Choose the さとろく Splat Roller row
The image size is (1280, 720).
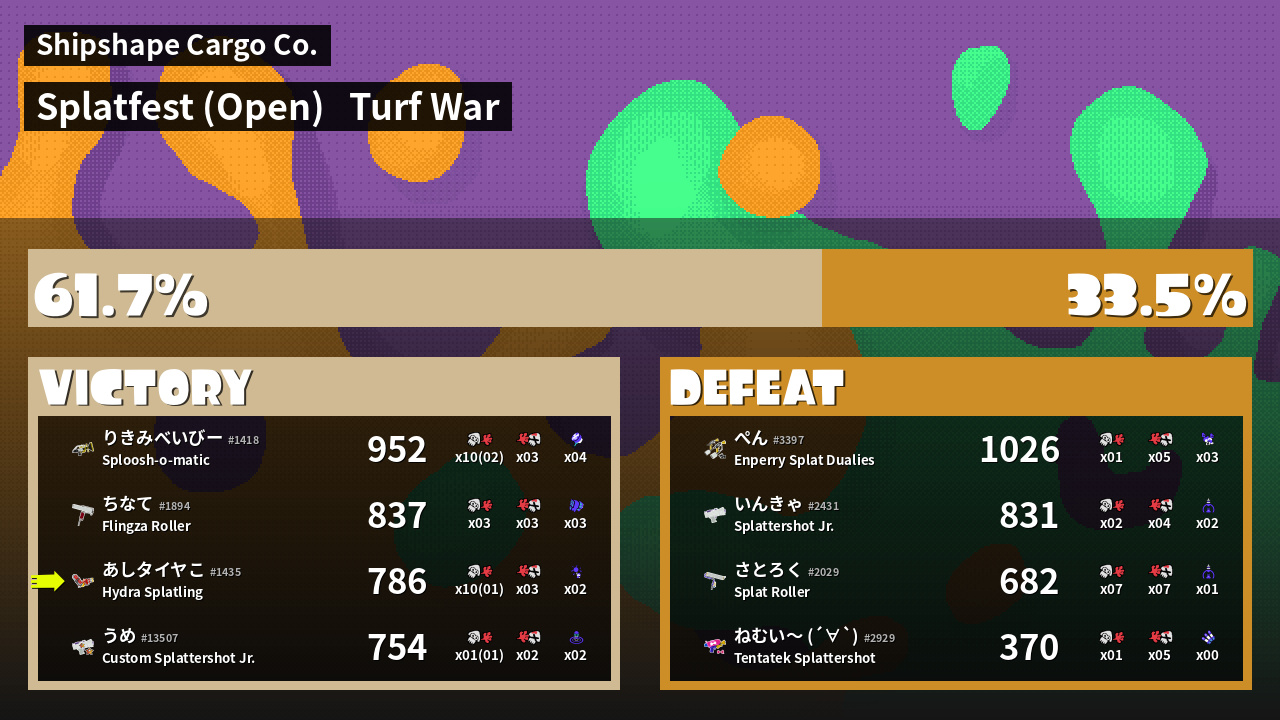[956, 581]
